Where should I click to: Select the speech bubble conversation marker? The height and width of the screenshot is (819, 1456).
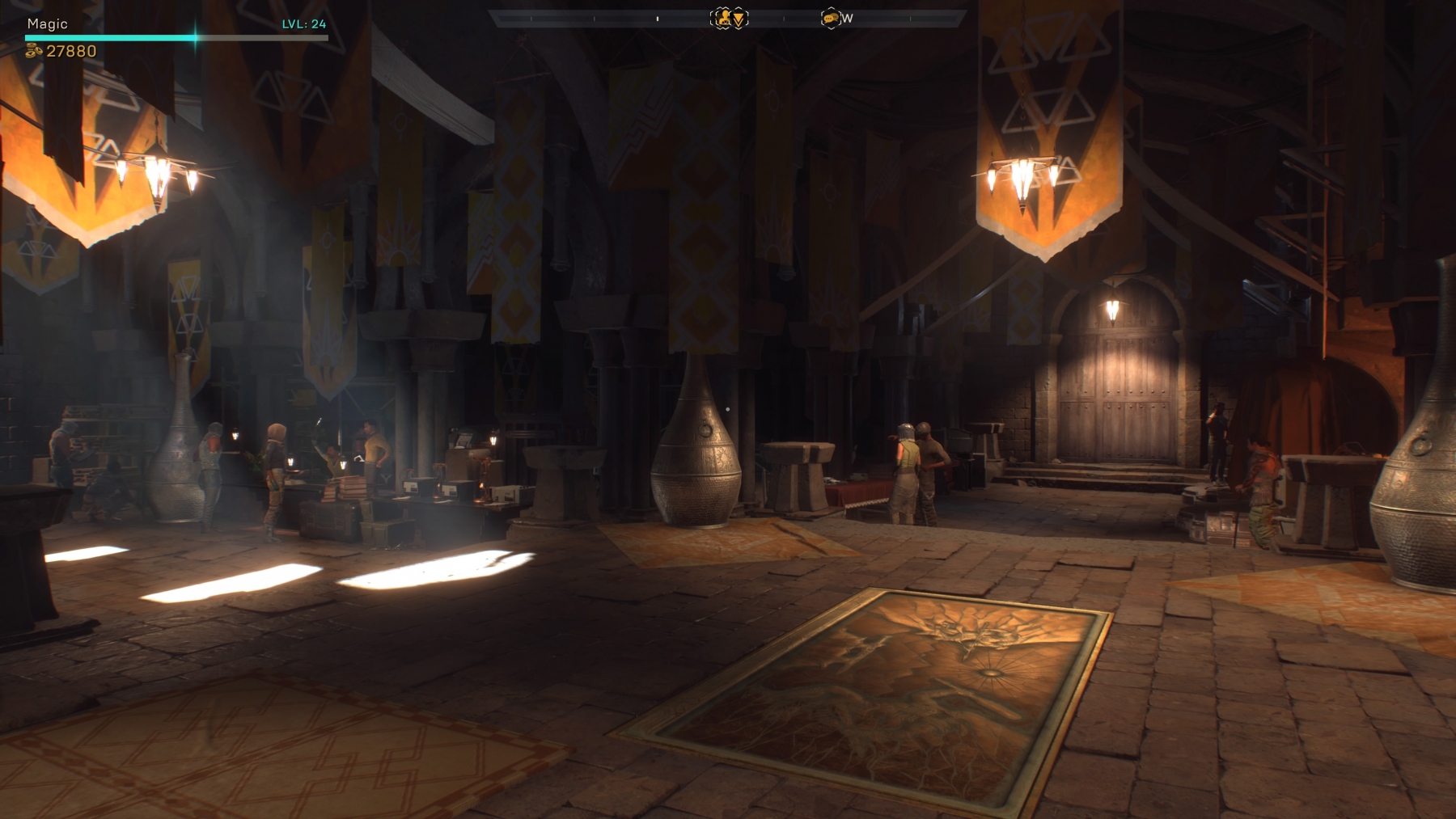[830, 18]
